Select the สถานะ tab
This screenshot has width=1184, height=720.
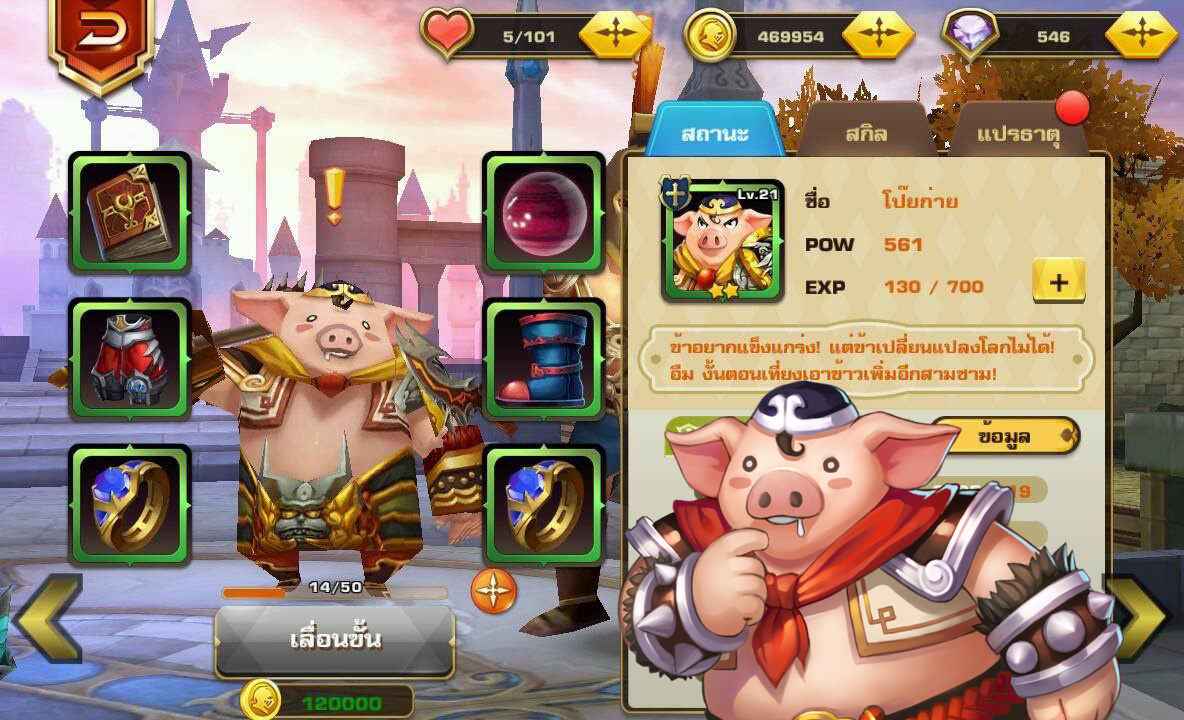714,133
